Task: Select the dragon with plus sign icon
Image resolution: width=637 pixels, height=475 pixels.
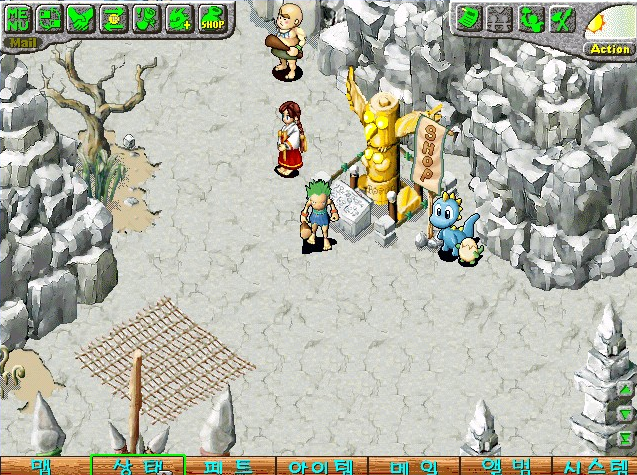Action: 180,17
